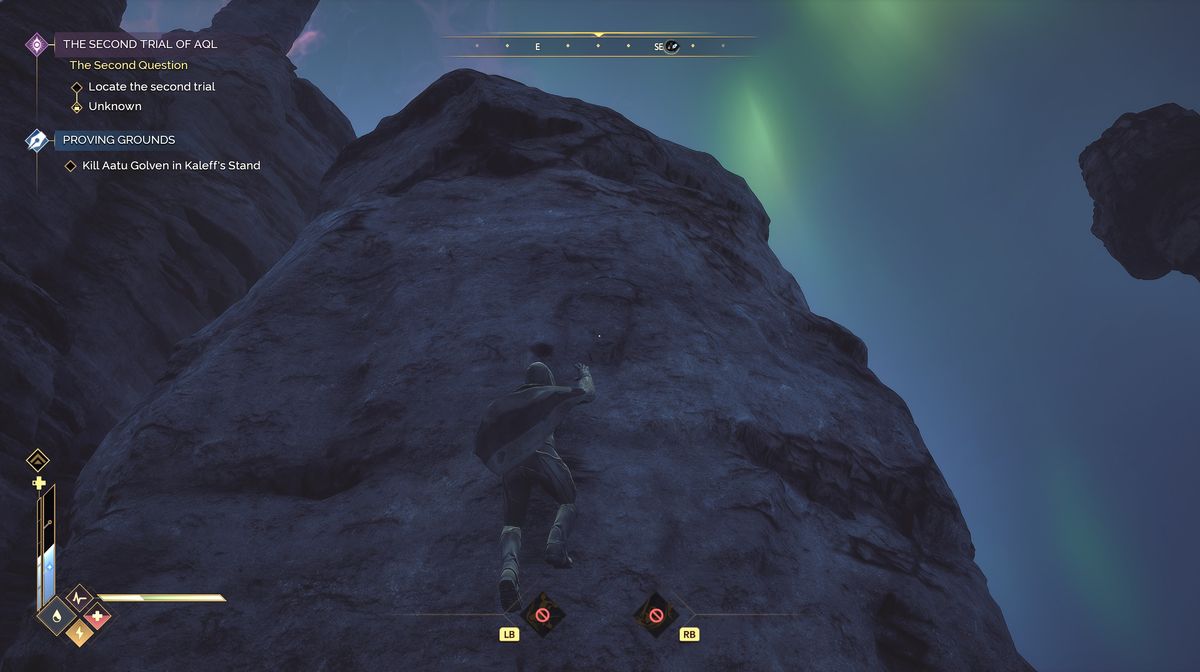Screen dimensions: 1200x672
Task: Select the Kill Aatu Golven objective
Action: tap(171, 166)
